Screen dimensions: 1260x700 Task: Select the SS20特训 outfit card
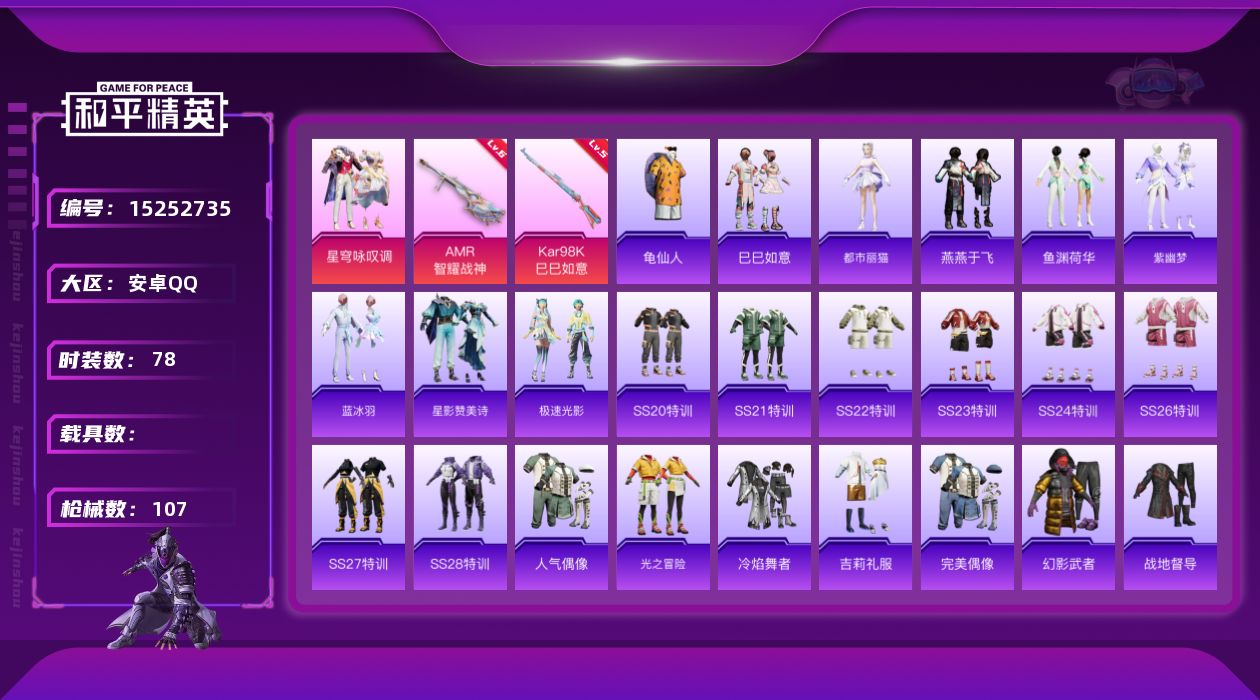pos(663,364)
